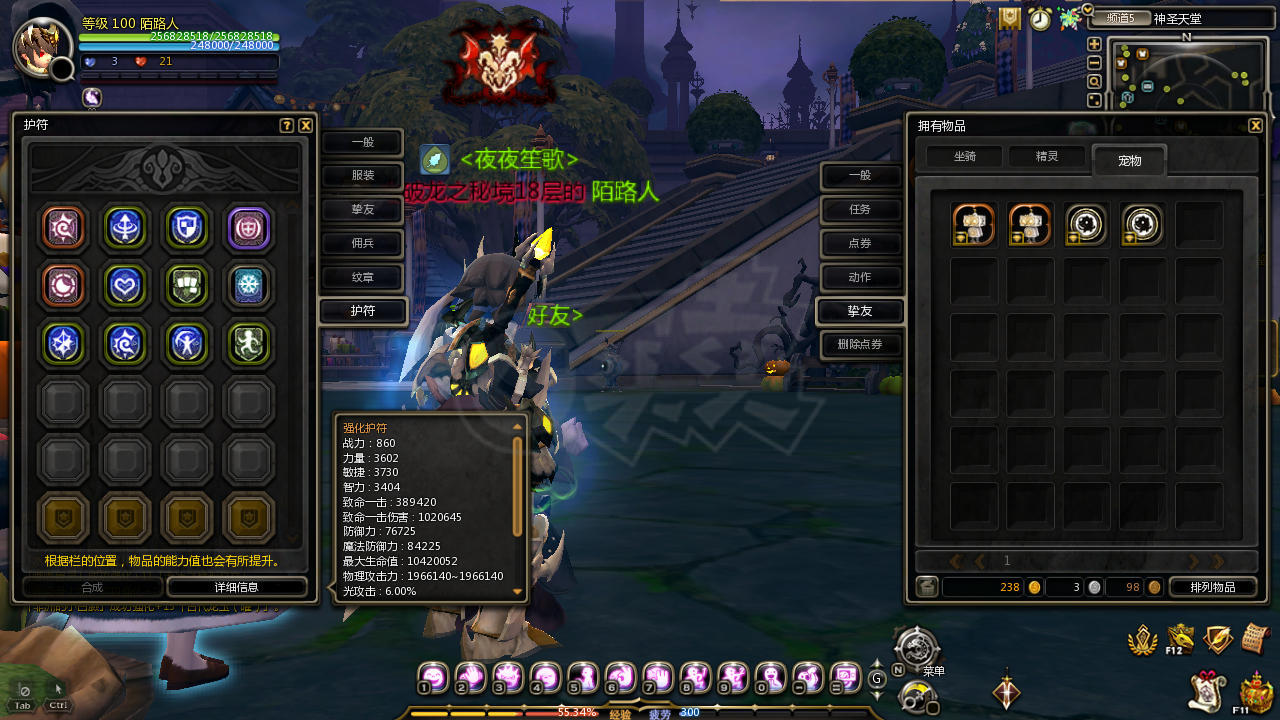
Task: Select the 宠物 pet tab
Action: tap(1129, 160)
